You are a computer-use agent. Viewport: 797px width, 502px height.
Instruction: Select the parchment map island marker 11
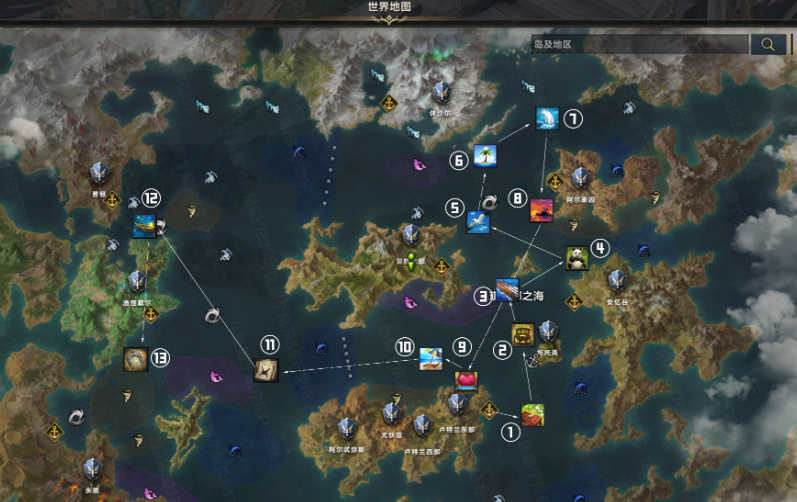[x=266, y=369]
